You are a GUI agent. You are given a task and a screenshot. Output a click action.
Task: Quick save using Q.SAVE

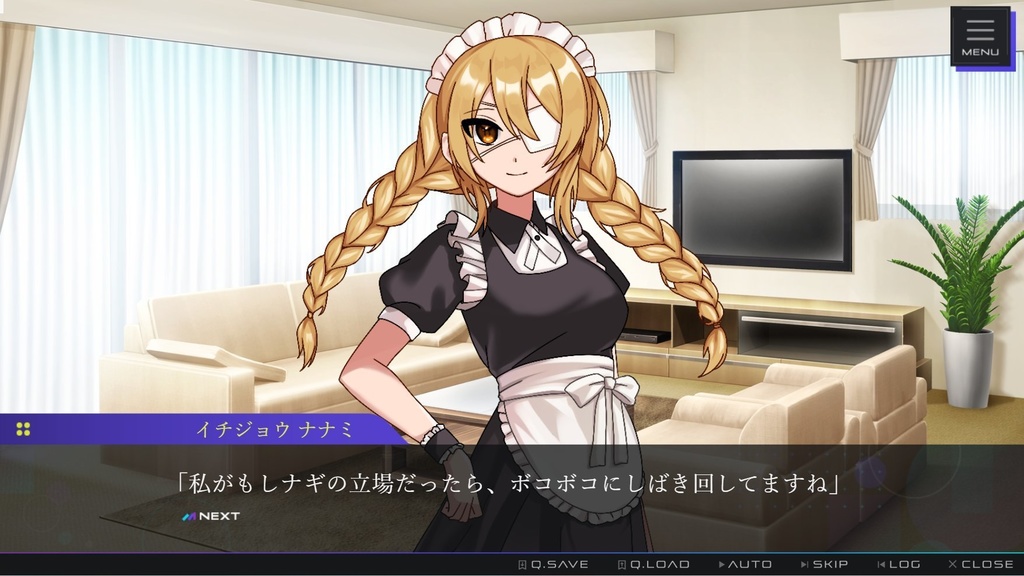click(553, 564)
